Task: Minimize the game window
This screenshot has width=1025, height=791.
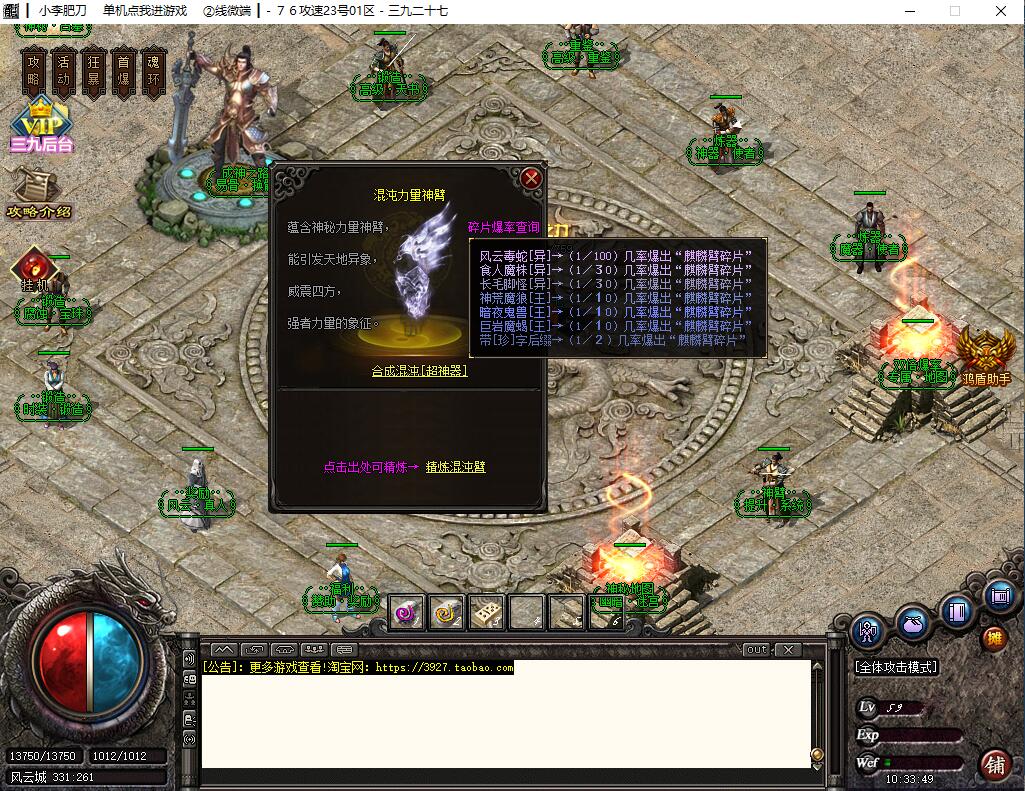Action: tap(907, 11)
